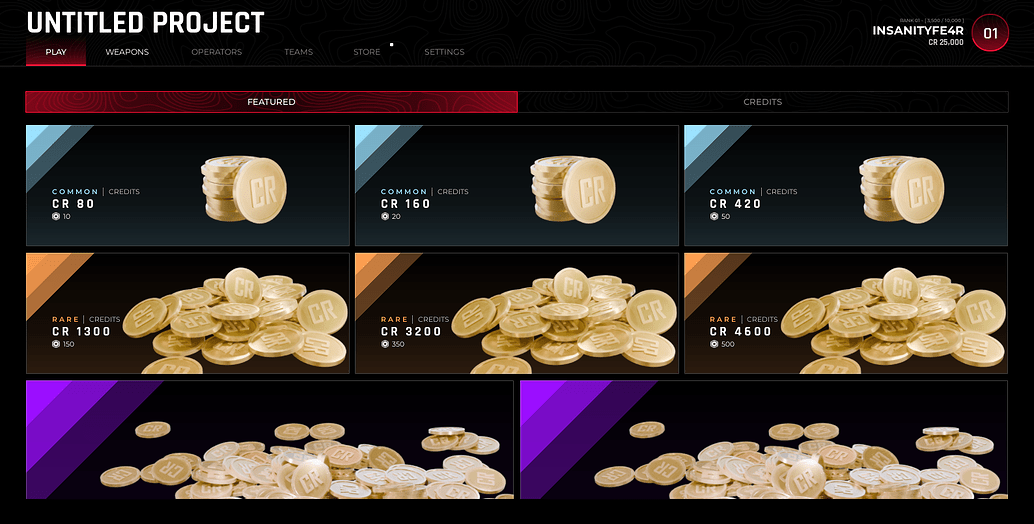Show the Featured store section
This screenshot has width=1034, height=524.
point(271,102)
